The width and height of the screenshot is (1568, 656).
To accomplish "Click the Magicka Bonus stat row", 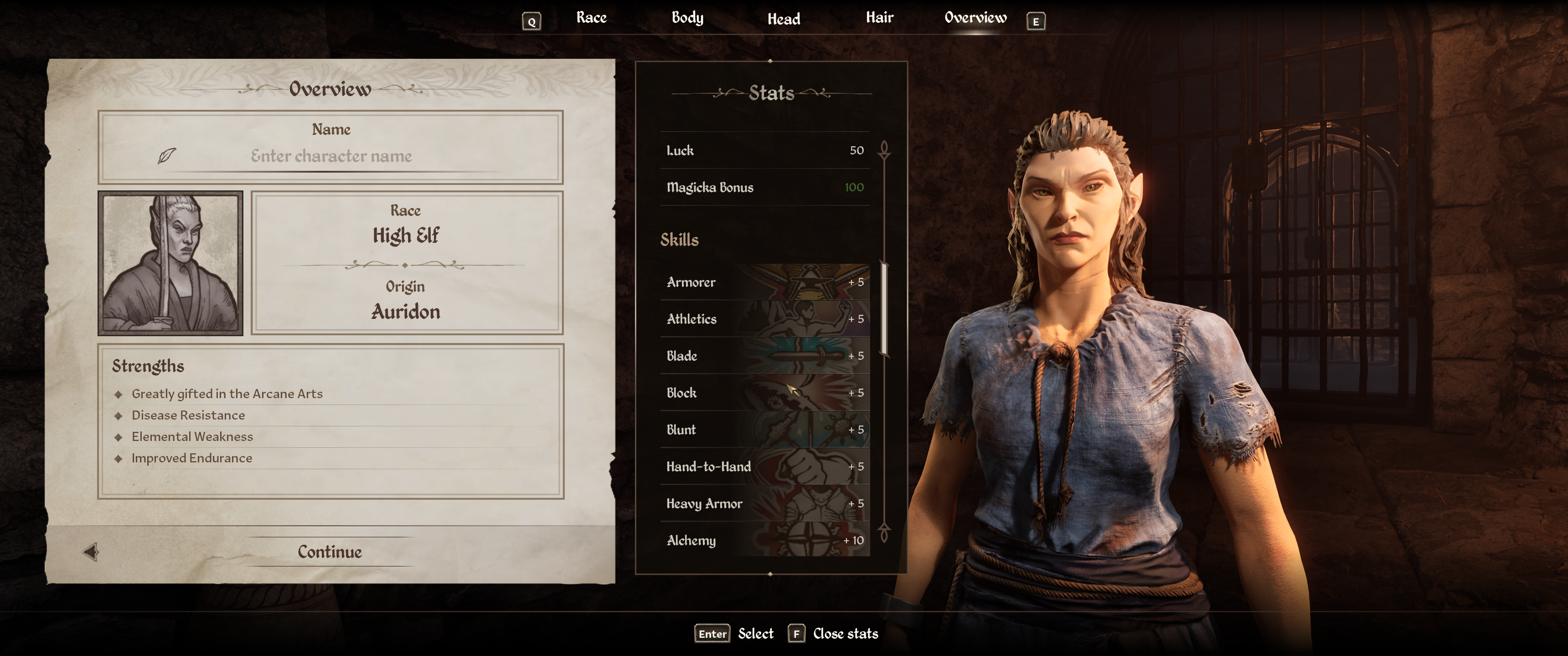I will 764,187.
